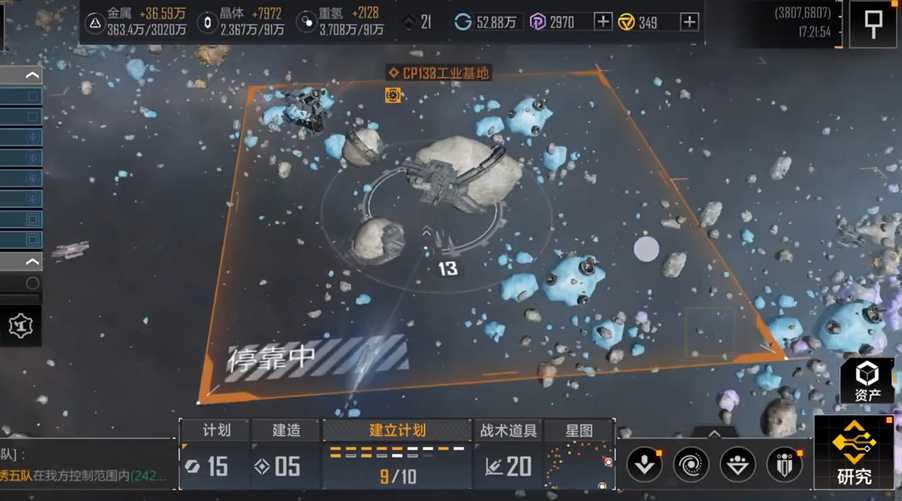Image resolution: width=902 pixels, height=501 pixels.
Task: Open the hexagonal gear fleet icon
Action: (19, 325)
